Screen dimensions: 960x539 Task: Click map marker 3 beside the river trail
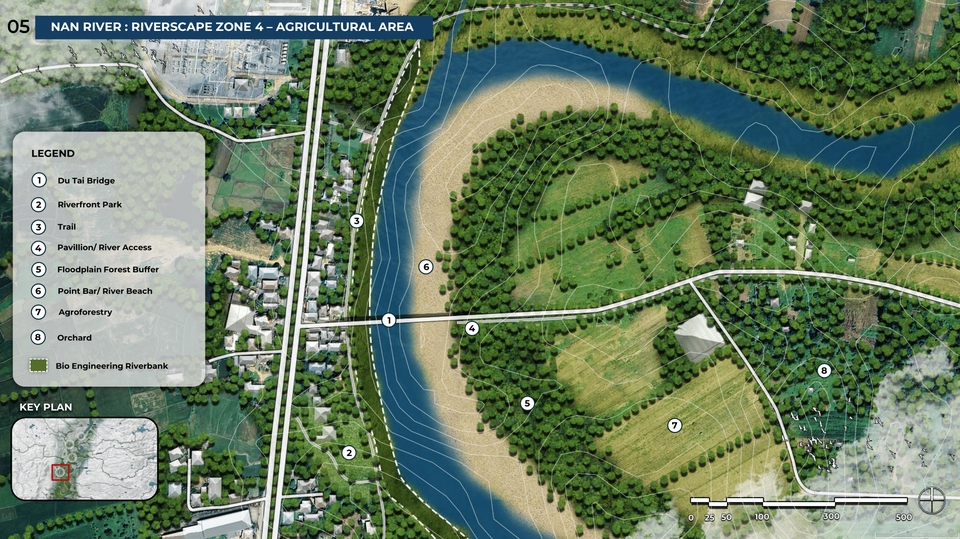356,221
